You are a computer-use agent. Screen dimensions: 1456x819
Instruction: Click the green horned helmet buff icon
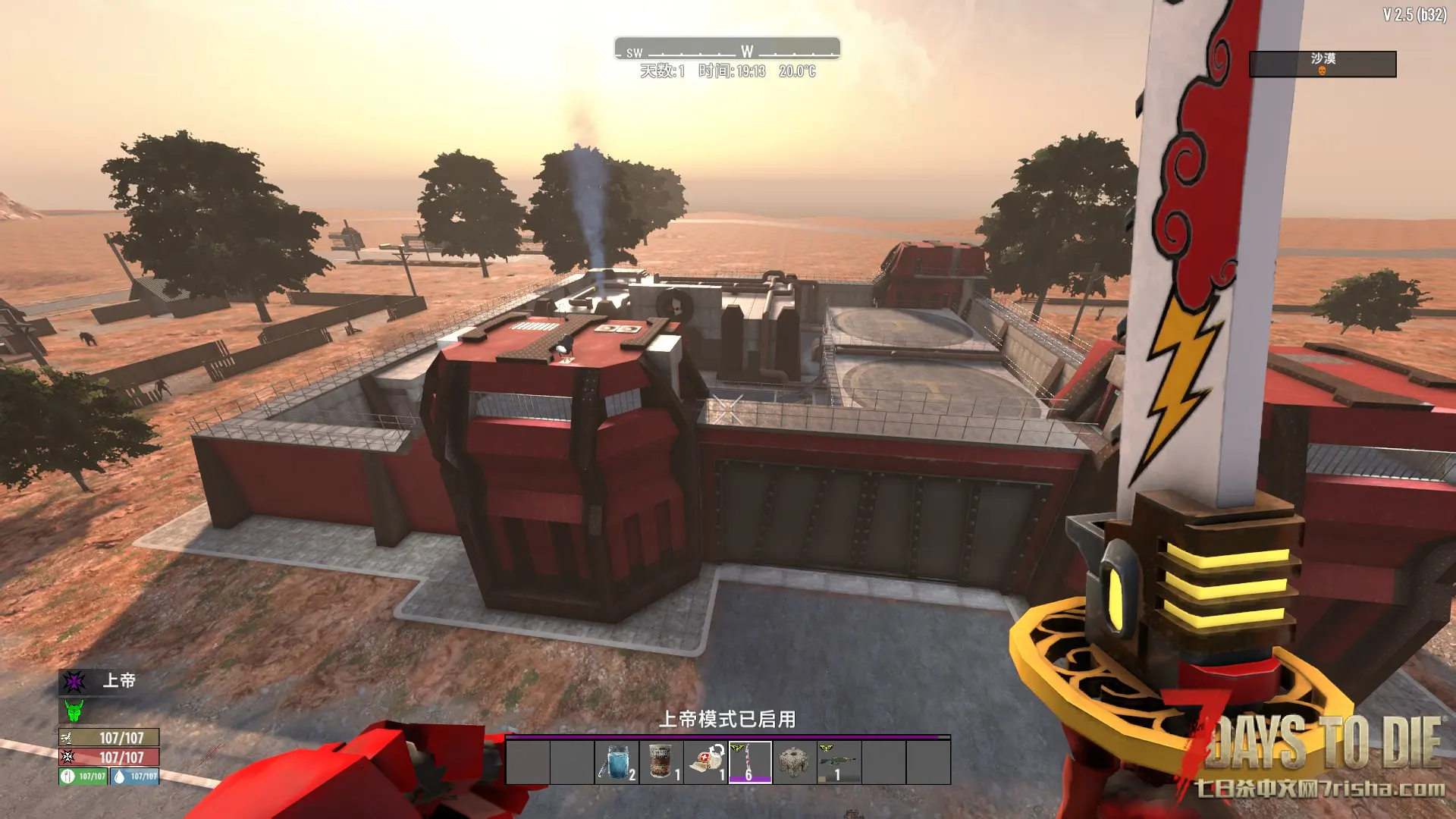point(74,711)
